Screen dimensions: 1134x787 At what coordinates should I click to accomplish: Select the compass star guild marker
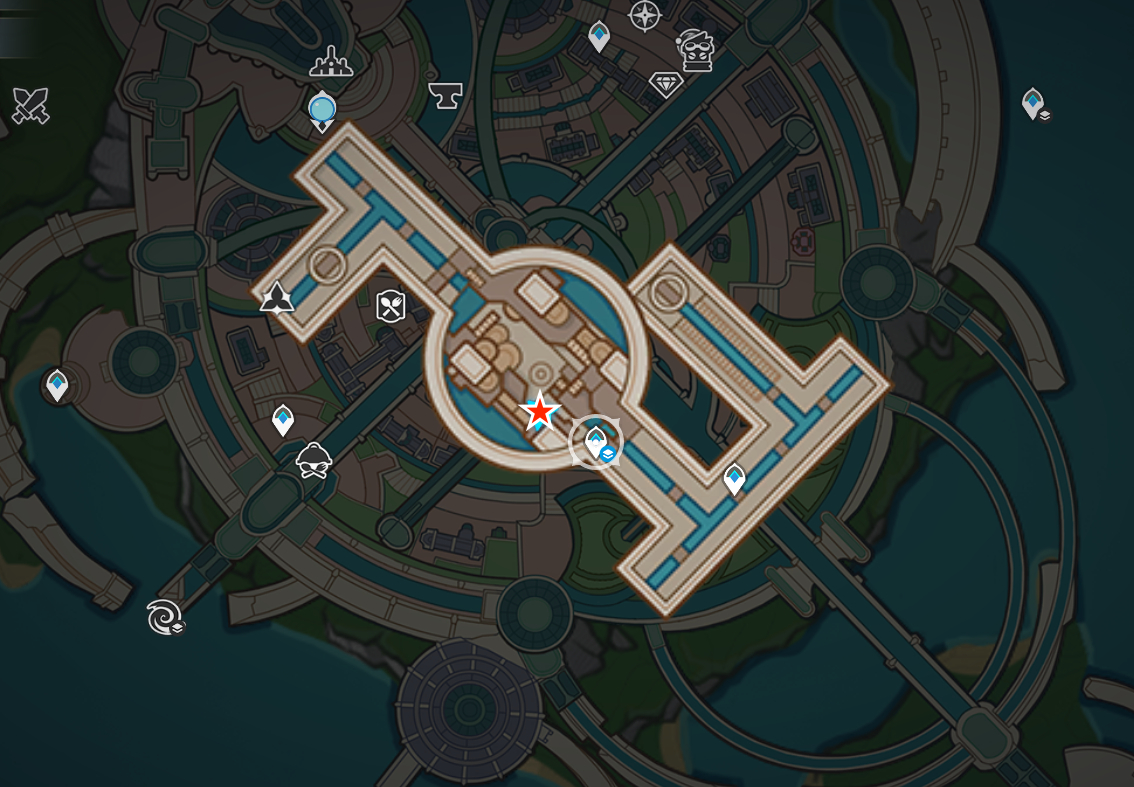tap(645, 15)
